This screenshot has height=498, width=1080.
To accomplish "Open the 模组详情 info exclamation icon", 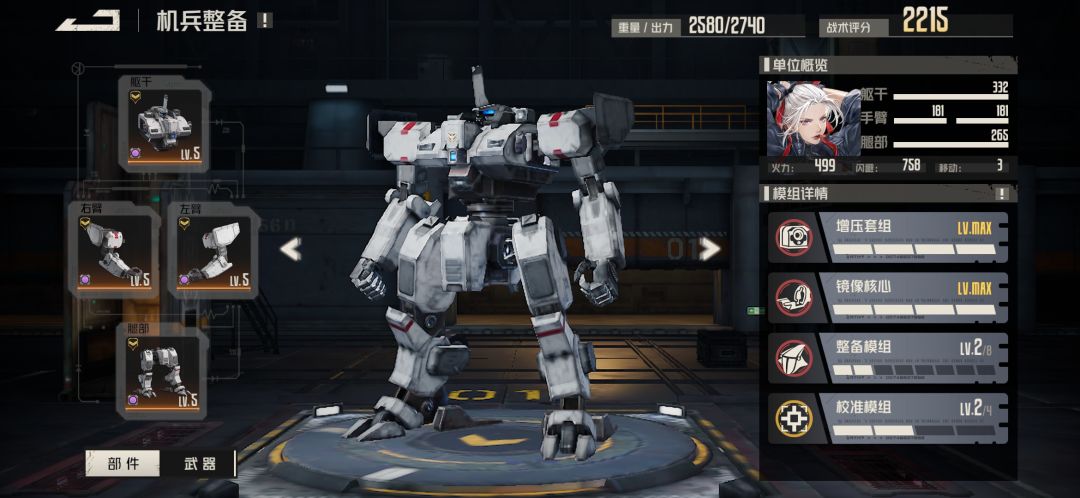I will point(1002,193).
